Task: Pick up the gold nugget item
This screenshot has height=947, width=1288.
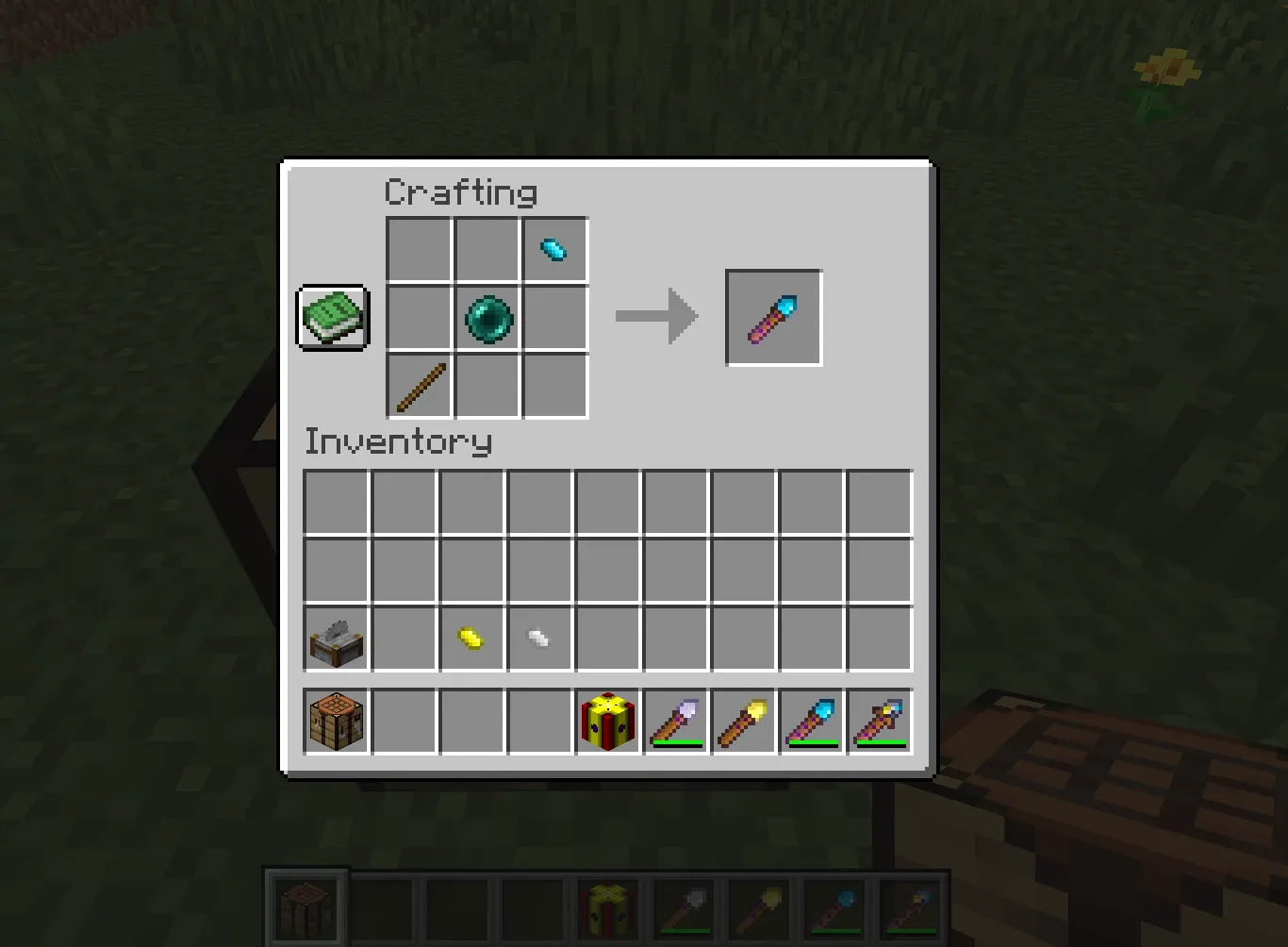Action: click(471, 638)
